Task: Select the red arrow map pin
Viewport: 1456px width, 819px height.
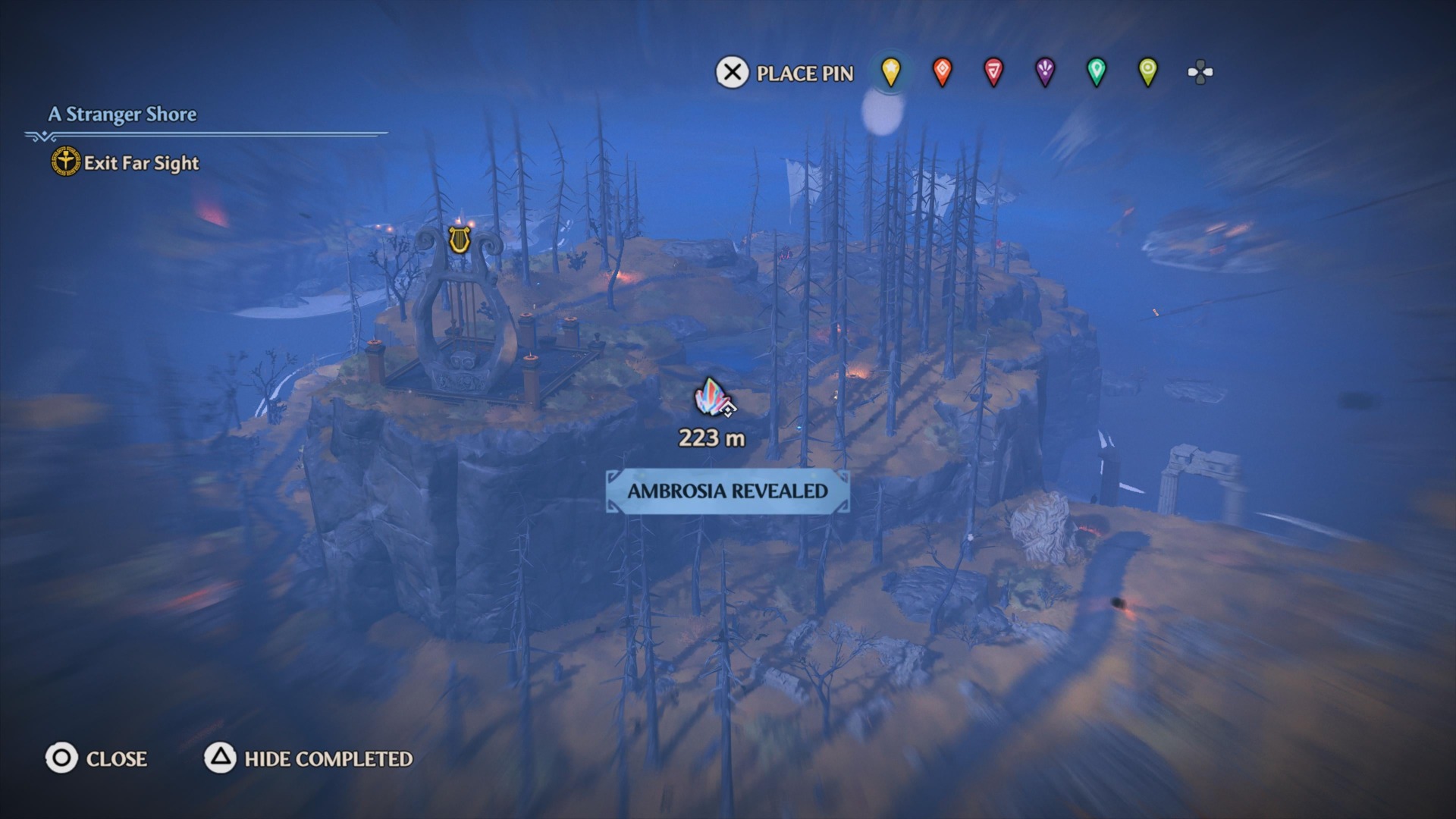Action: (994, 72)
